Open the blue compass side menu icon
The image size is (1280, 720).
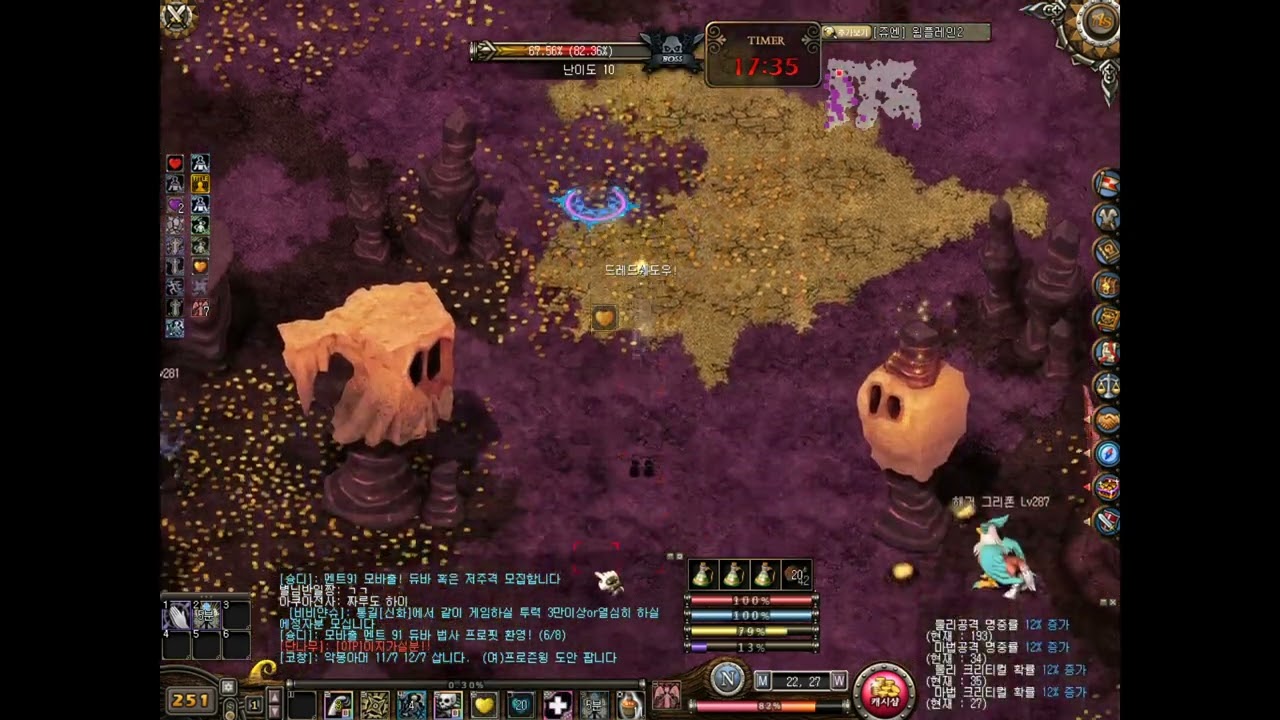point(1106,454)
